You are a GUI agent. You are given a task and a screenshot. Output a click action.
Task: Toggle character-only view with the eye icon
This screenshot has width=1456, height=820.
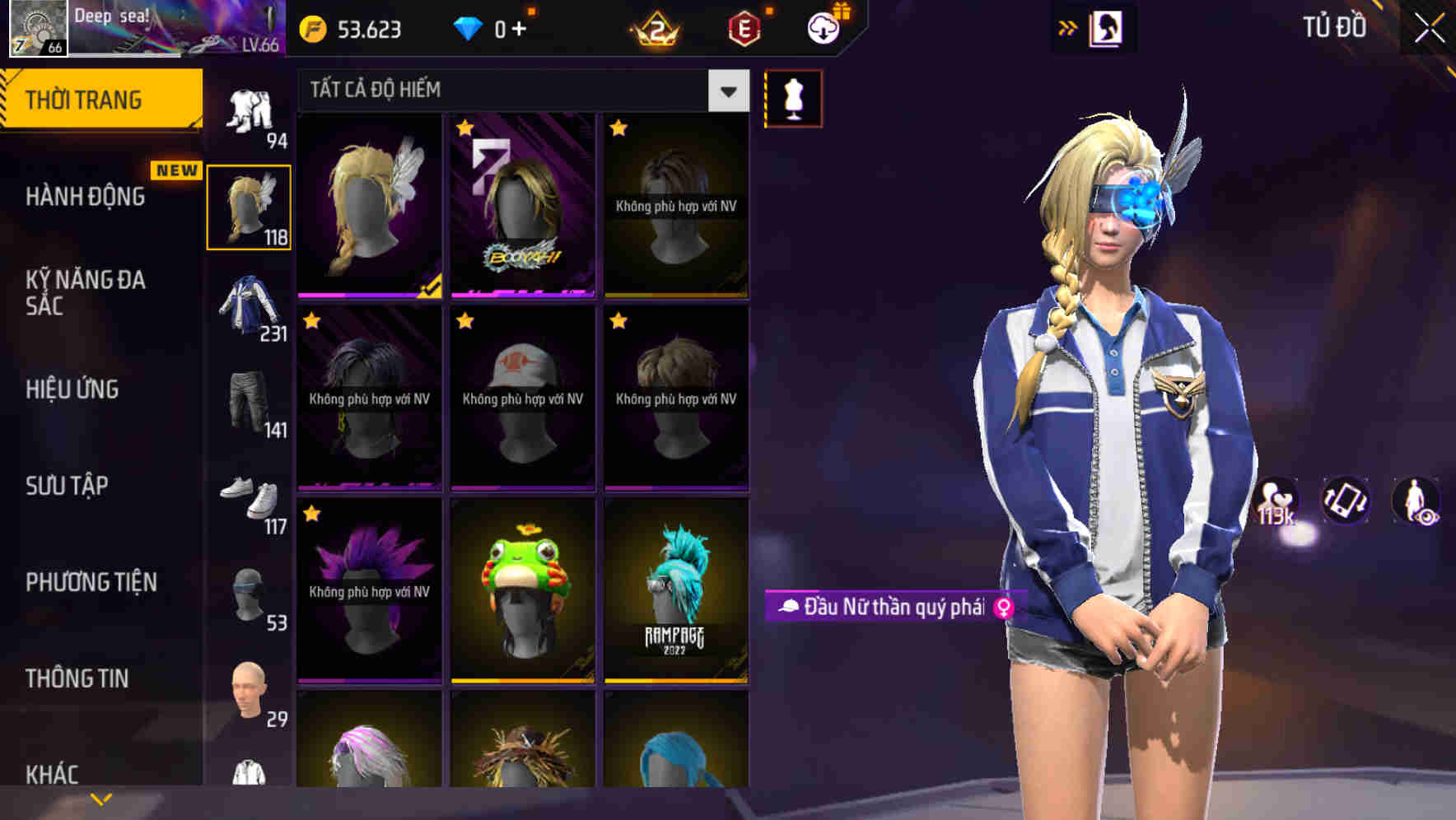[x=1413, y=501]
